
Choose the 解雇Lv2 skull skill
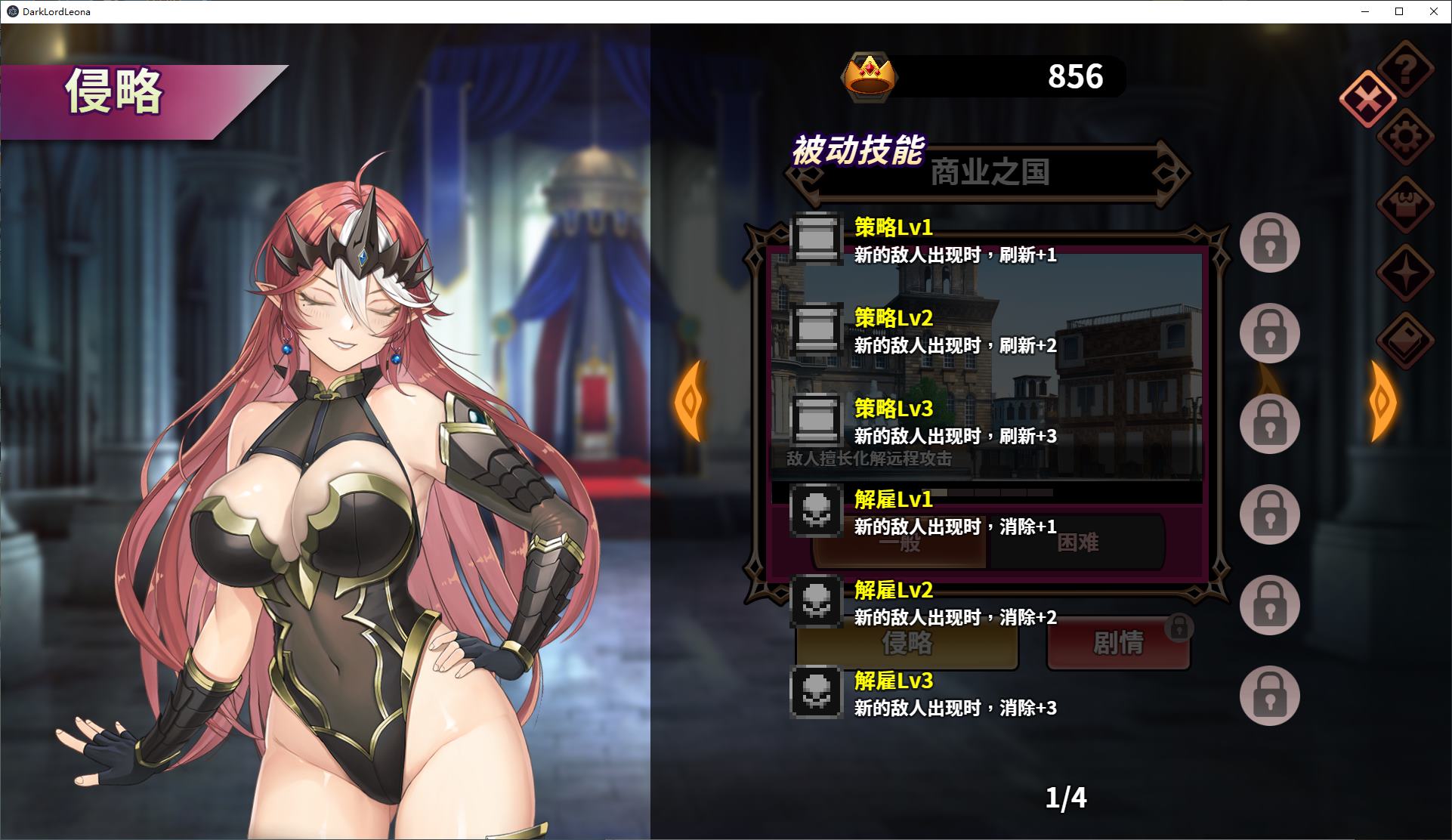816,603
